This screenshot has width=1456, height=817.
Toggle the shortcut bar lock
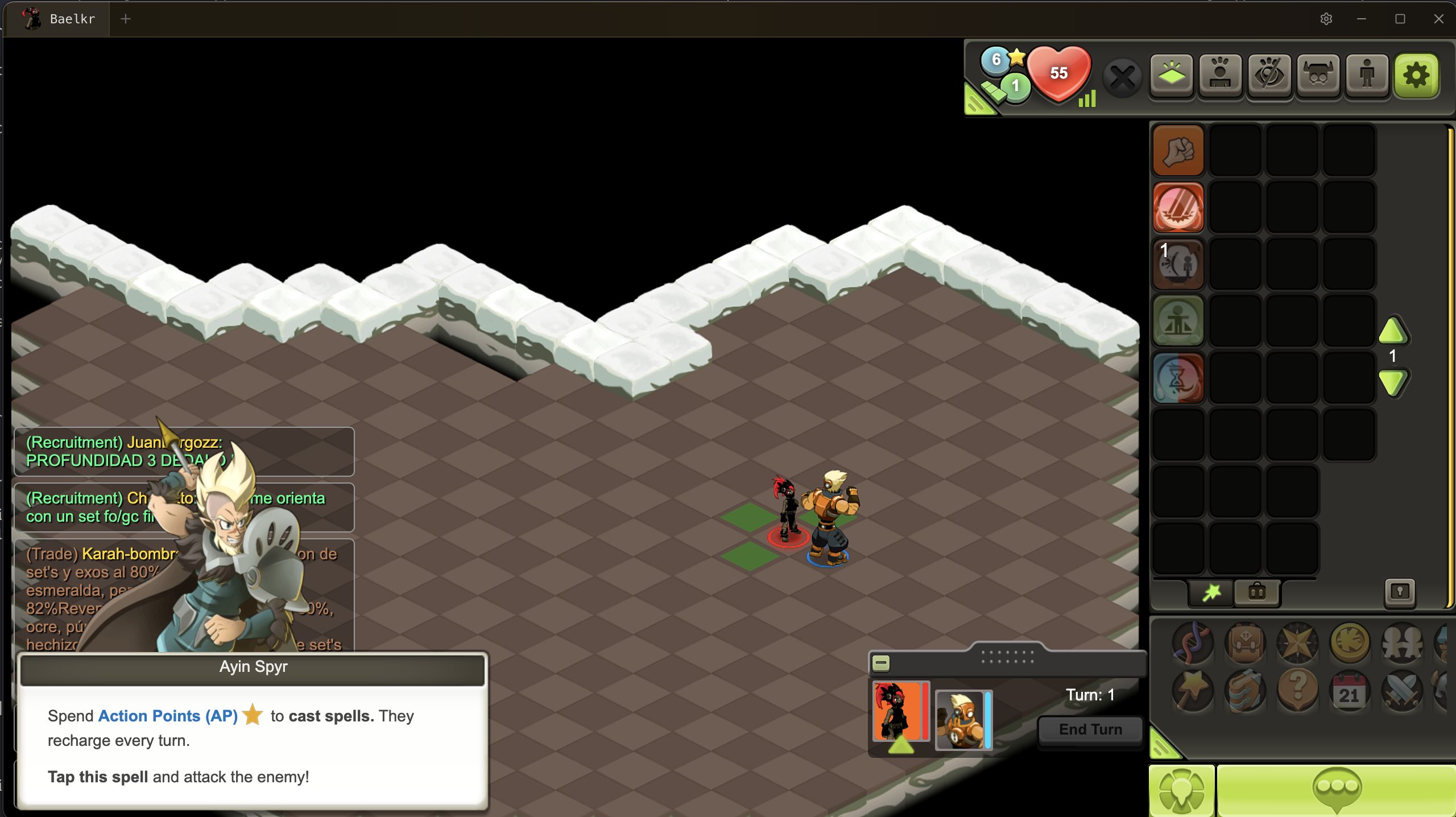pyautogui.click(x=1400, y=592)
